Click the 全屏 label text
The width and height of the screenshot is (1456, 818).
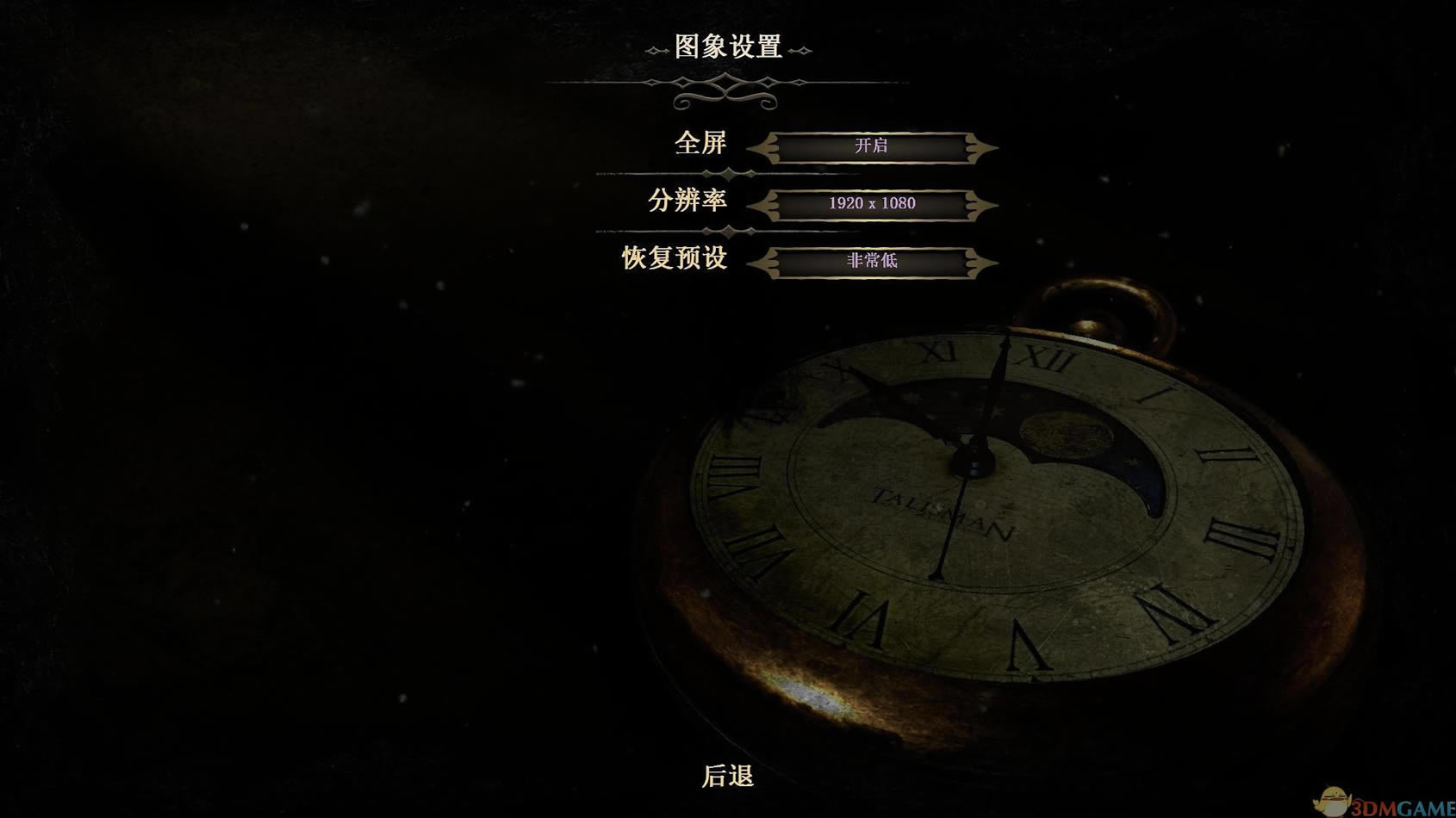click(703, 145)
